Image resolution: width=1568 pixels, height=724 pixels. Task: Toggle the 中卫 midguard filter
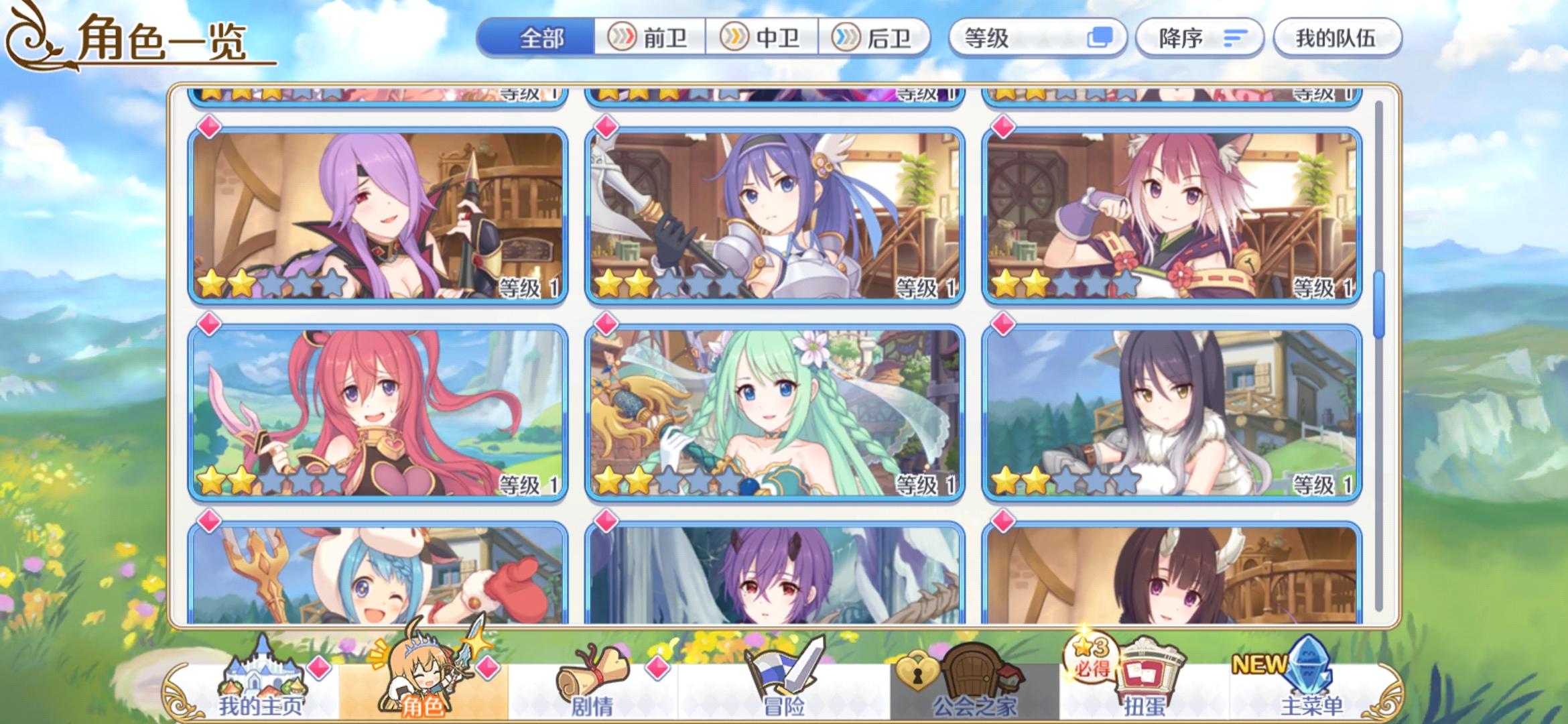point(763,38)
